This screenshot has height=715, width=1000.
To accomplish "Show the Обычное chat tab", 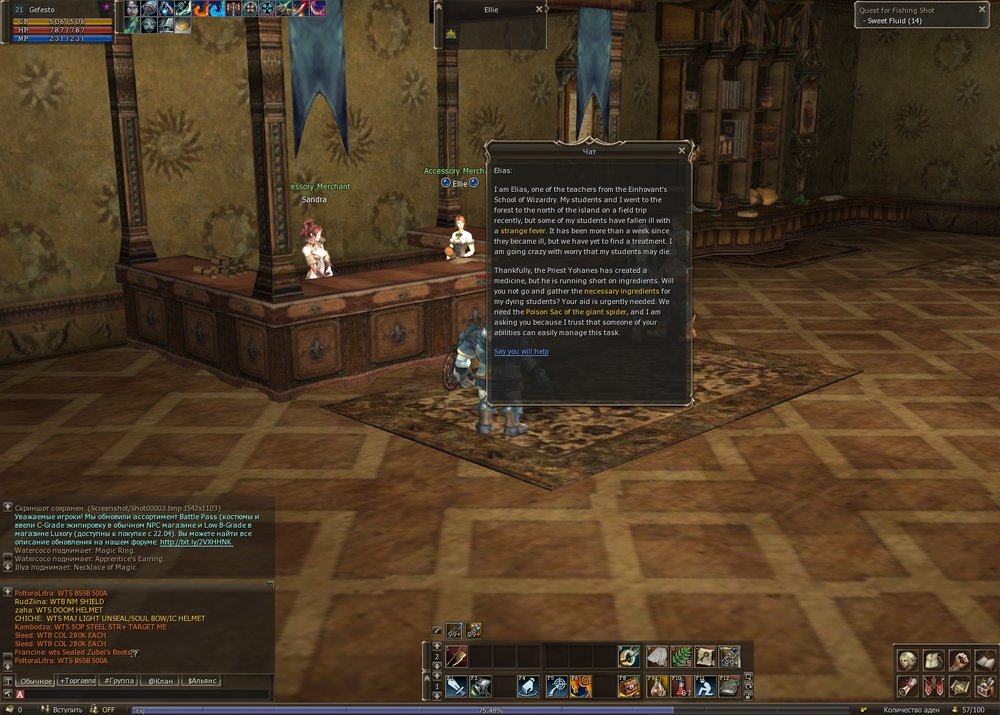I will (x=35, y=680).
